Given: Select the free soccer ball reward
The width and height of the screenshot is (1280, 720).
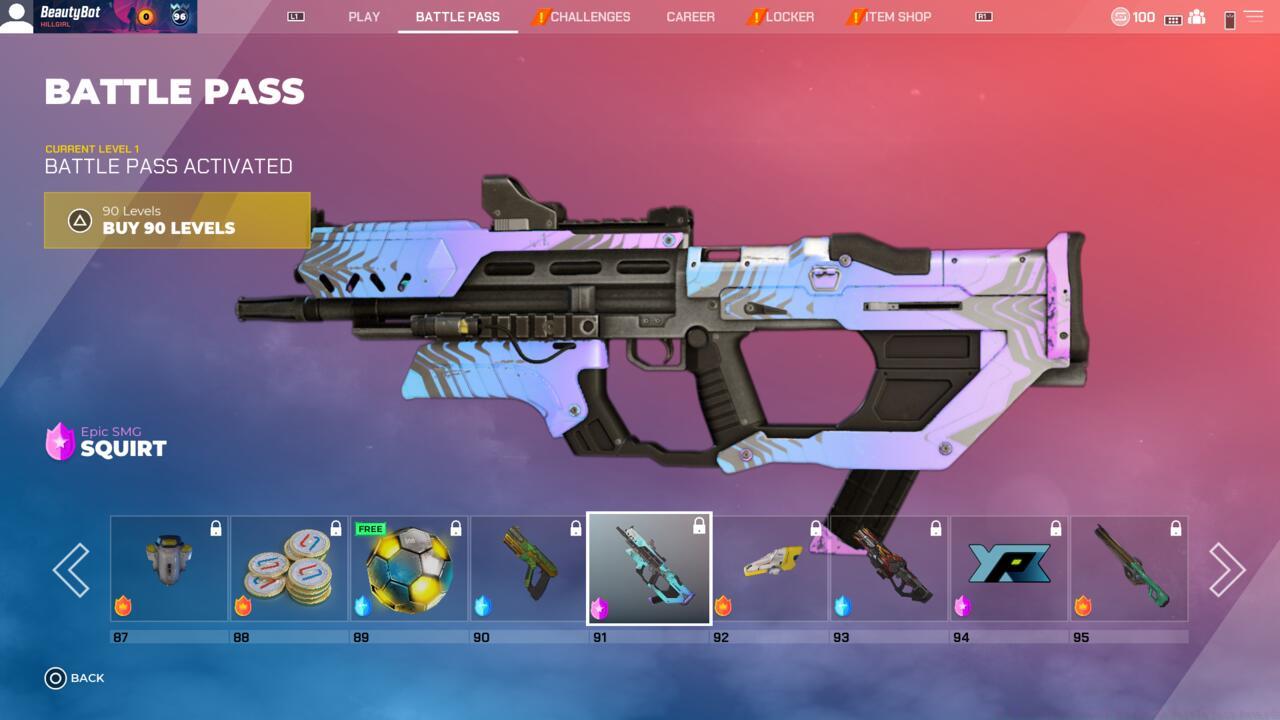Looking at the screenshot, I should pos(409,569).
